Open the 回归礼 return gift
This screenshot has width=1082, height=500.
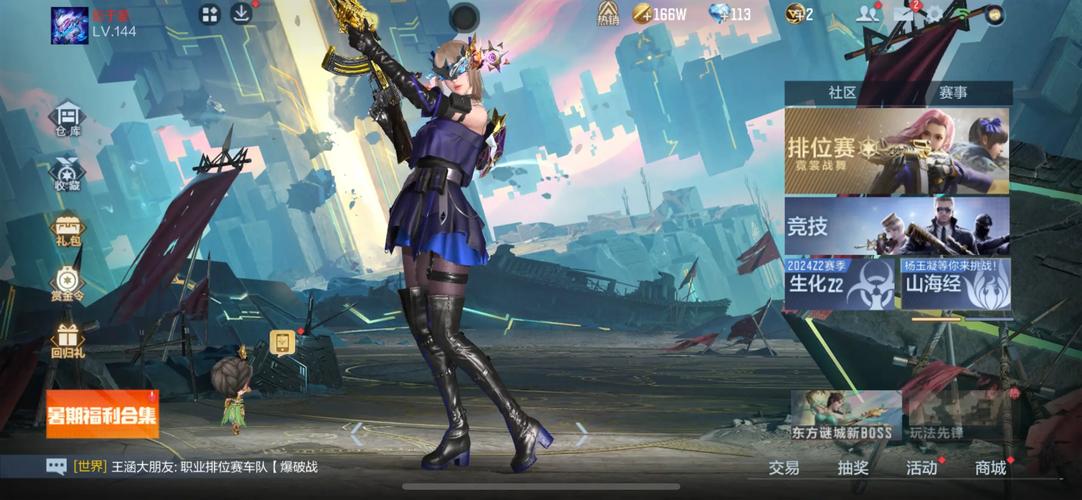pos(67,342)
